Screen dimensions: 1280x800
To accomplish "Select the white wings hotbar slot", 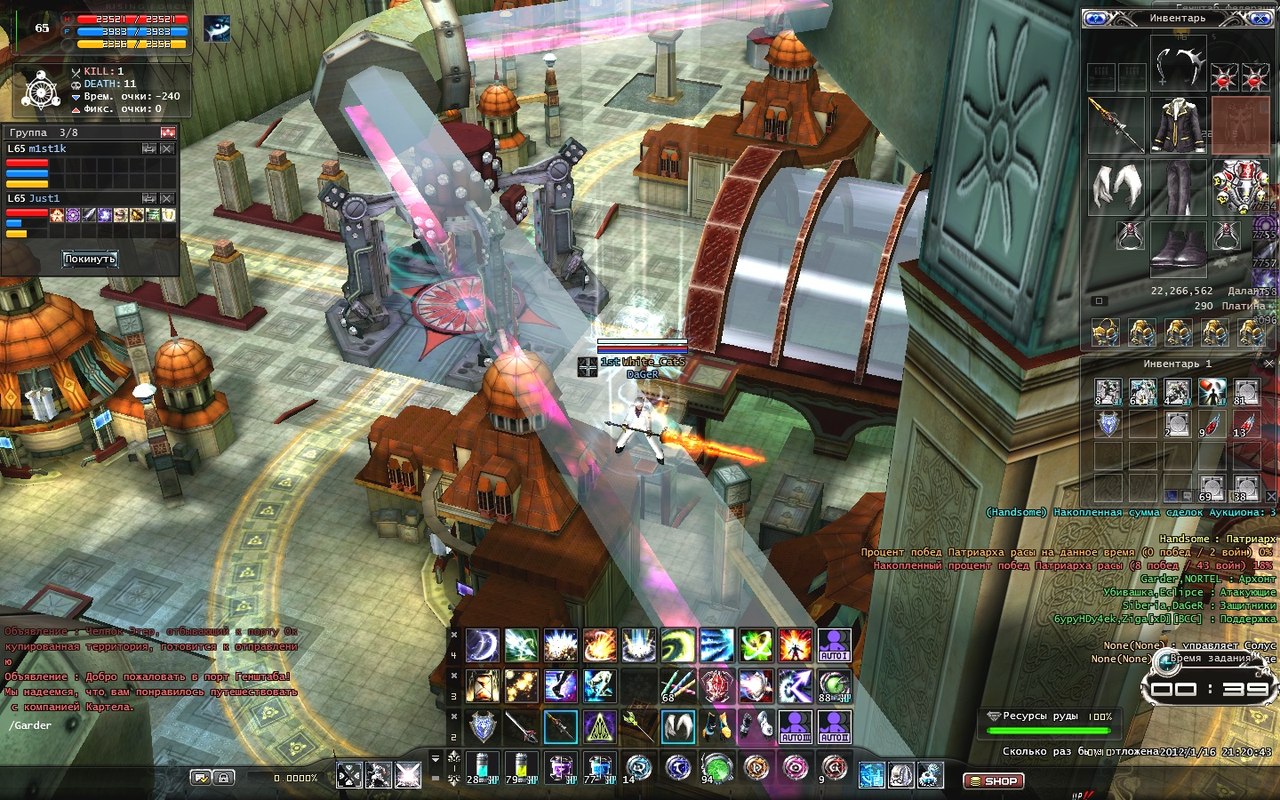I will point(677,725).
